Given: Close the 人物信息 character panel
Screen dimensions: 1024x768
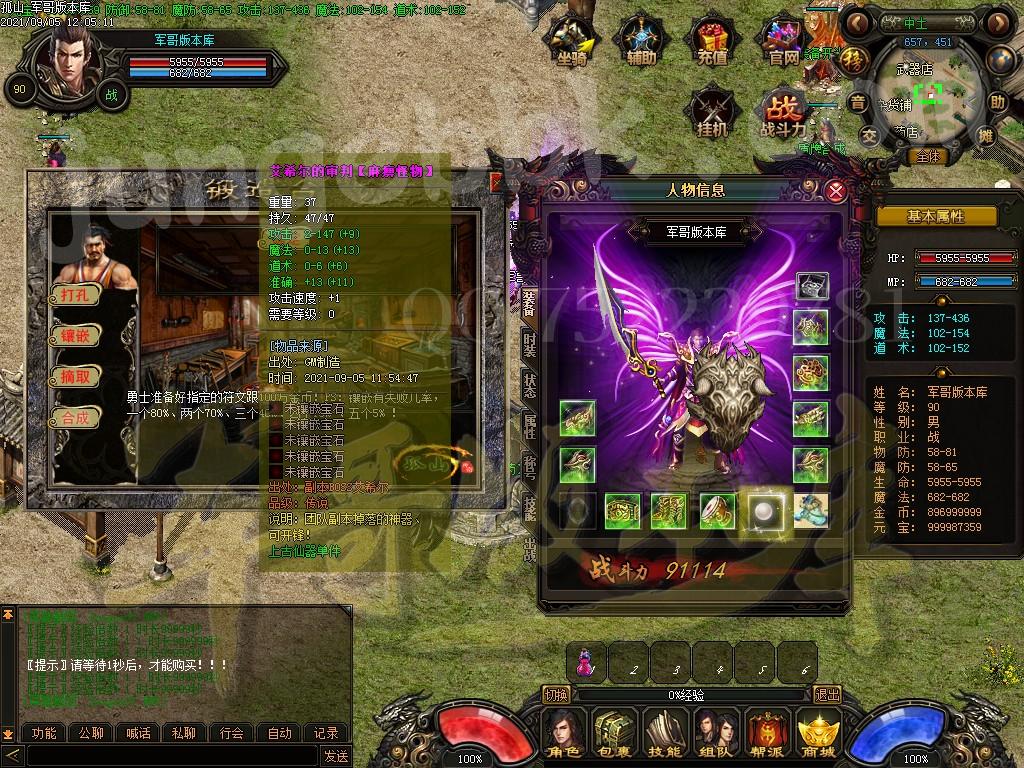Looking at the screenshot, I should (x=836, y=190).
